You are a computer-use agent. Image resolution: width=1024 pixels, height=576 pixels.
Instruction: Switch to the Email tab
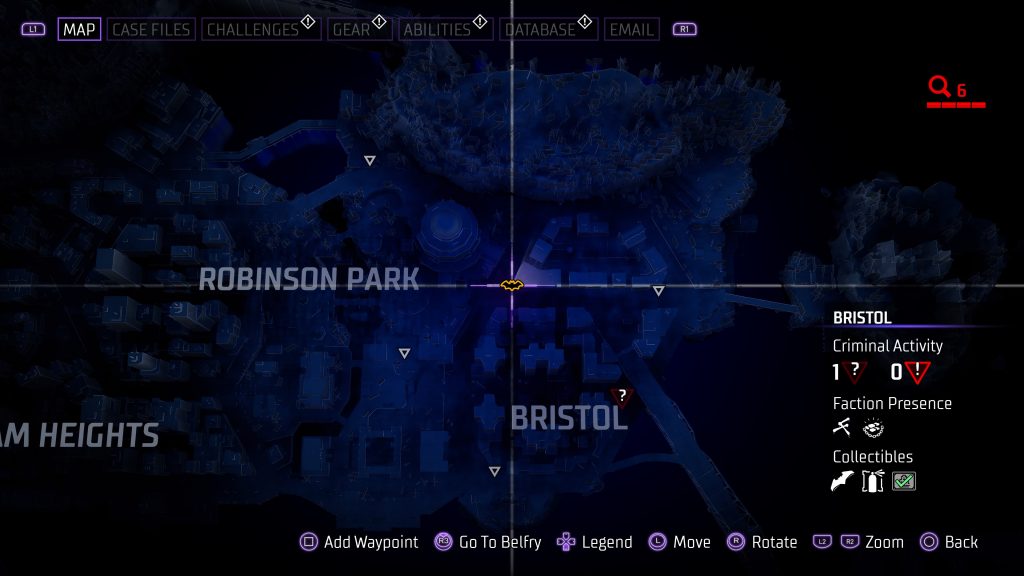(x=631, y=29)
